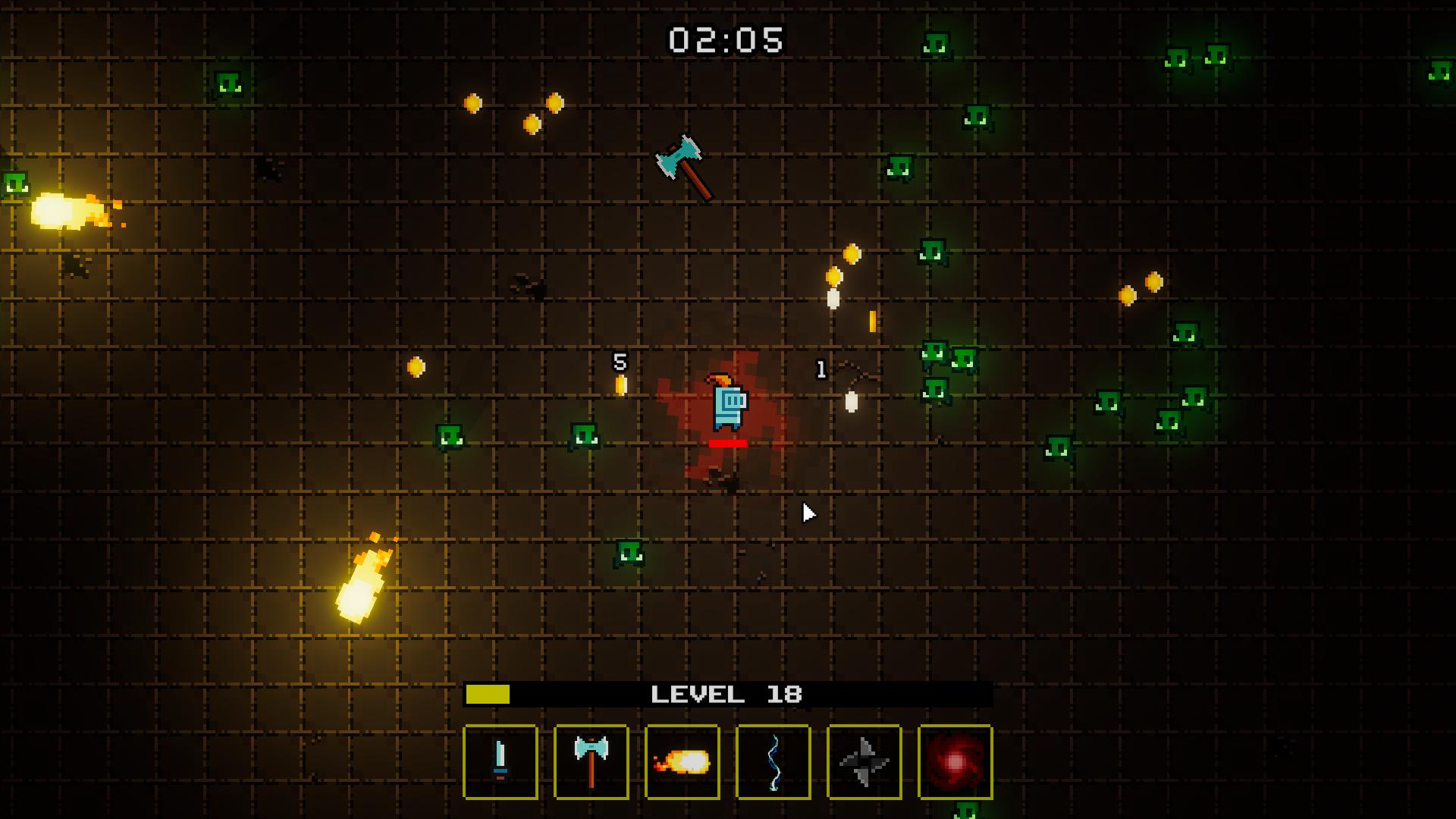The width and height of the screenshot is (1456, 819).
Task: Click the LEVEL 18 label
Action: pyautogui.click(x=726, y=692)
